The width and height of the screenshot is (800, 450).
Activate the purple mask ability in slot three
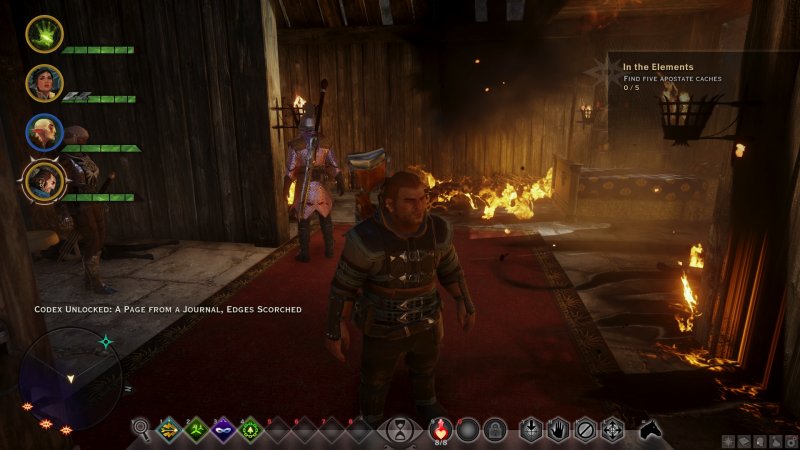(x=223, y=430)
